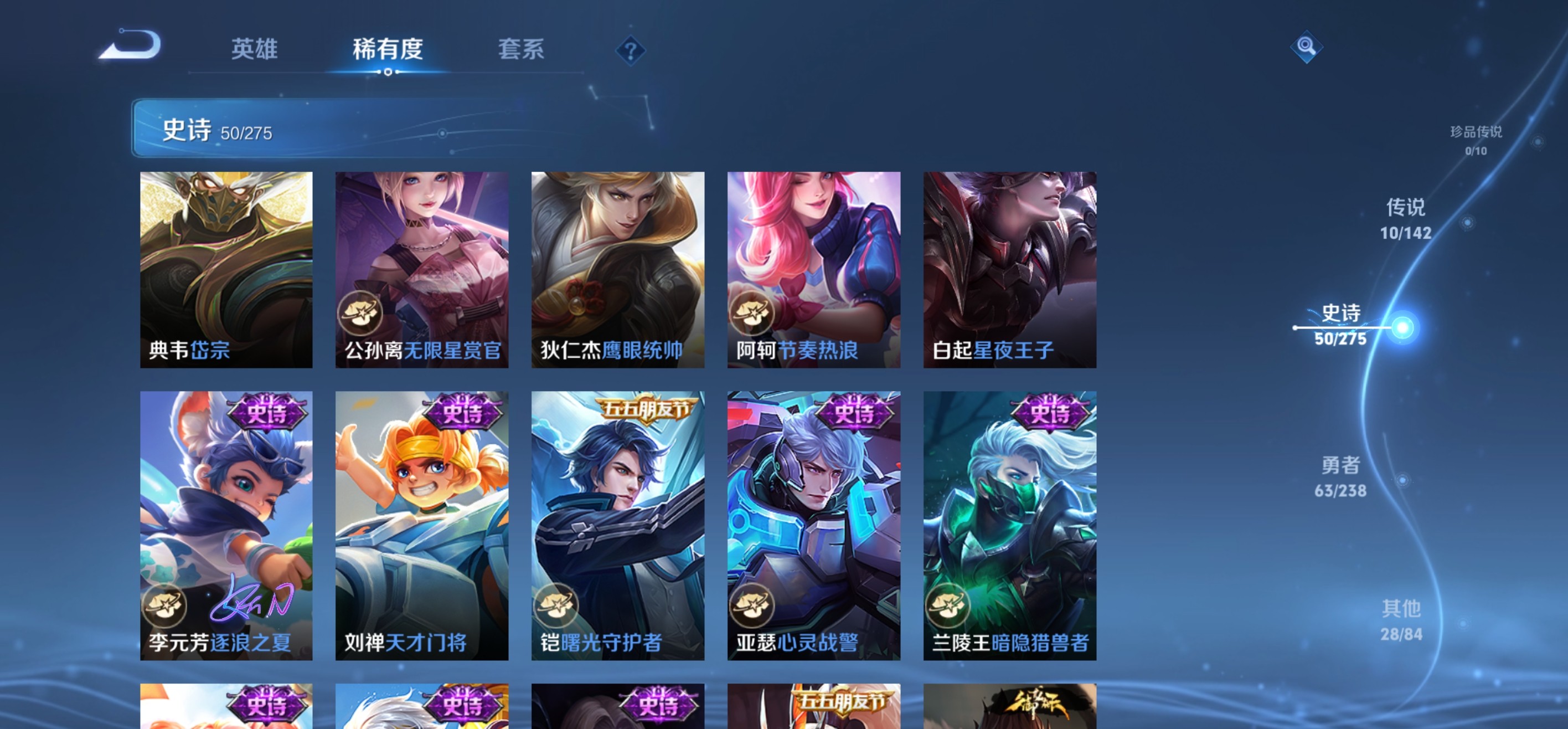The height and width of the screenshot is (729, 1568).
Task: Click the star badge on 铠曙光守护者 card
Action: (x=558, y=605)
